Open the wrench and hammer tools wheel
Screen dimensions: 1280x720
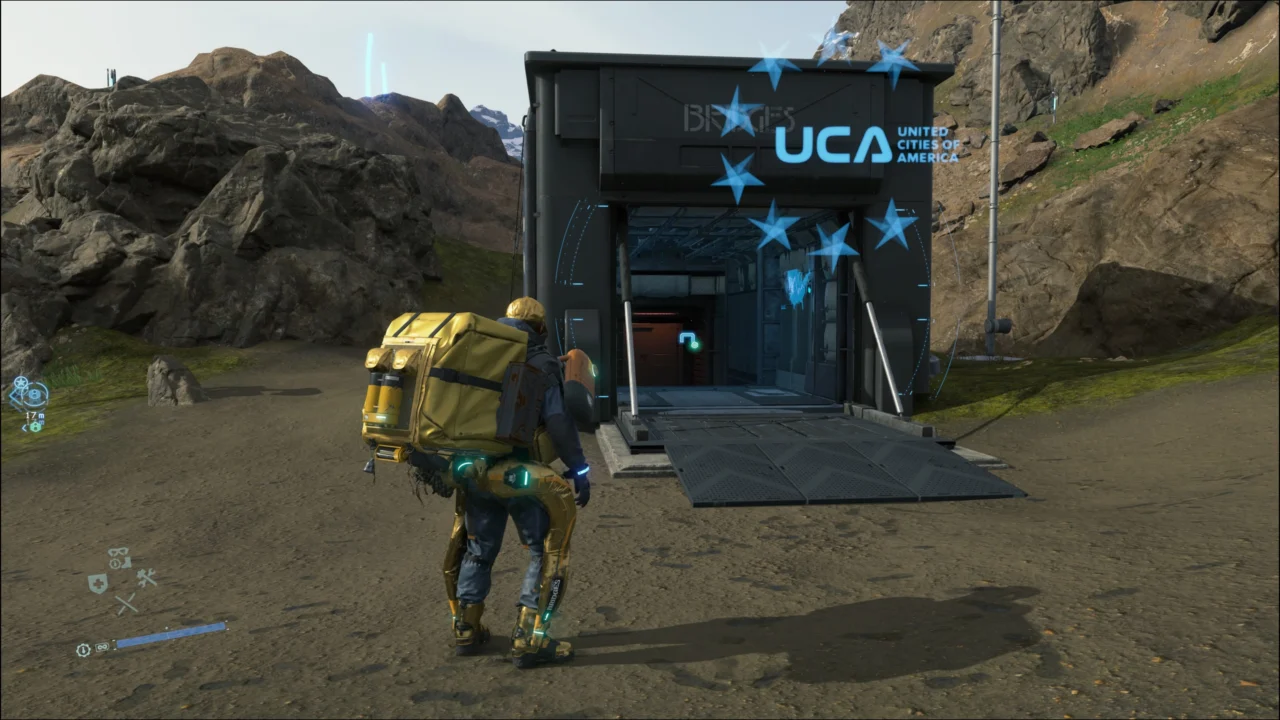[147, 578]
